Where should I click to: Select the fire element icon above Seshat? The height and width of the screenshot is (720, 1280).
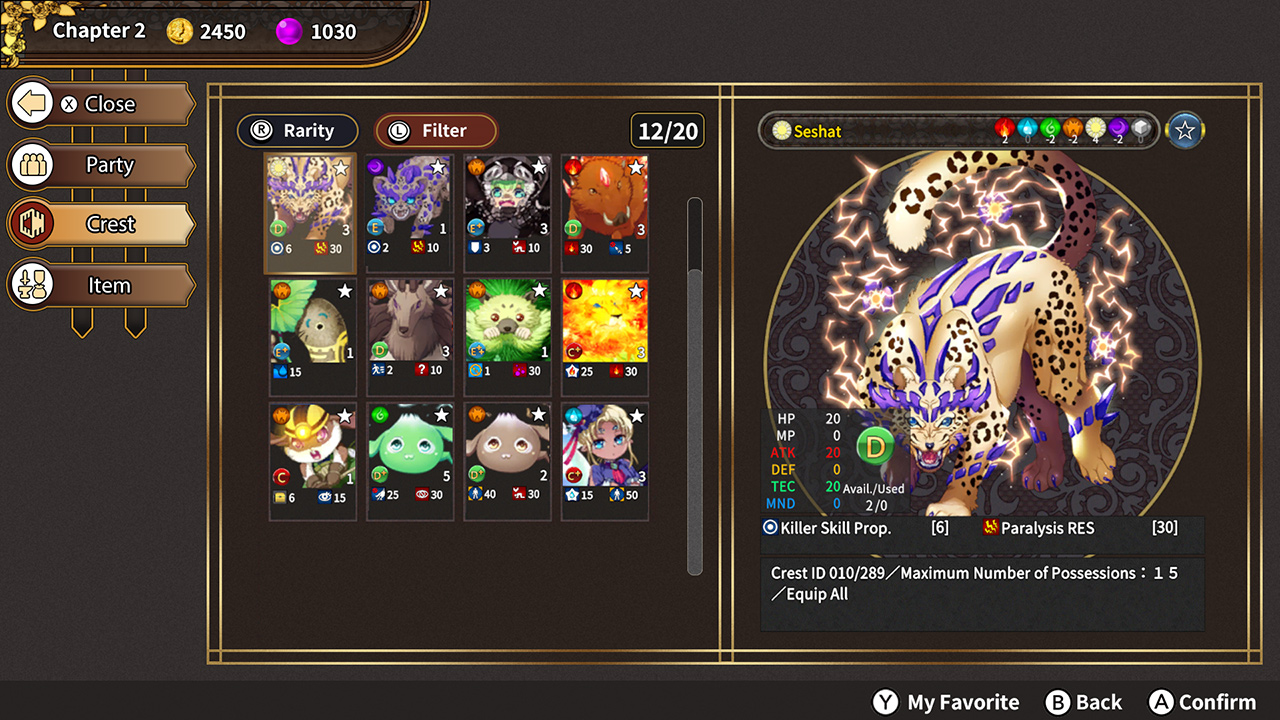(1006, 127)
